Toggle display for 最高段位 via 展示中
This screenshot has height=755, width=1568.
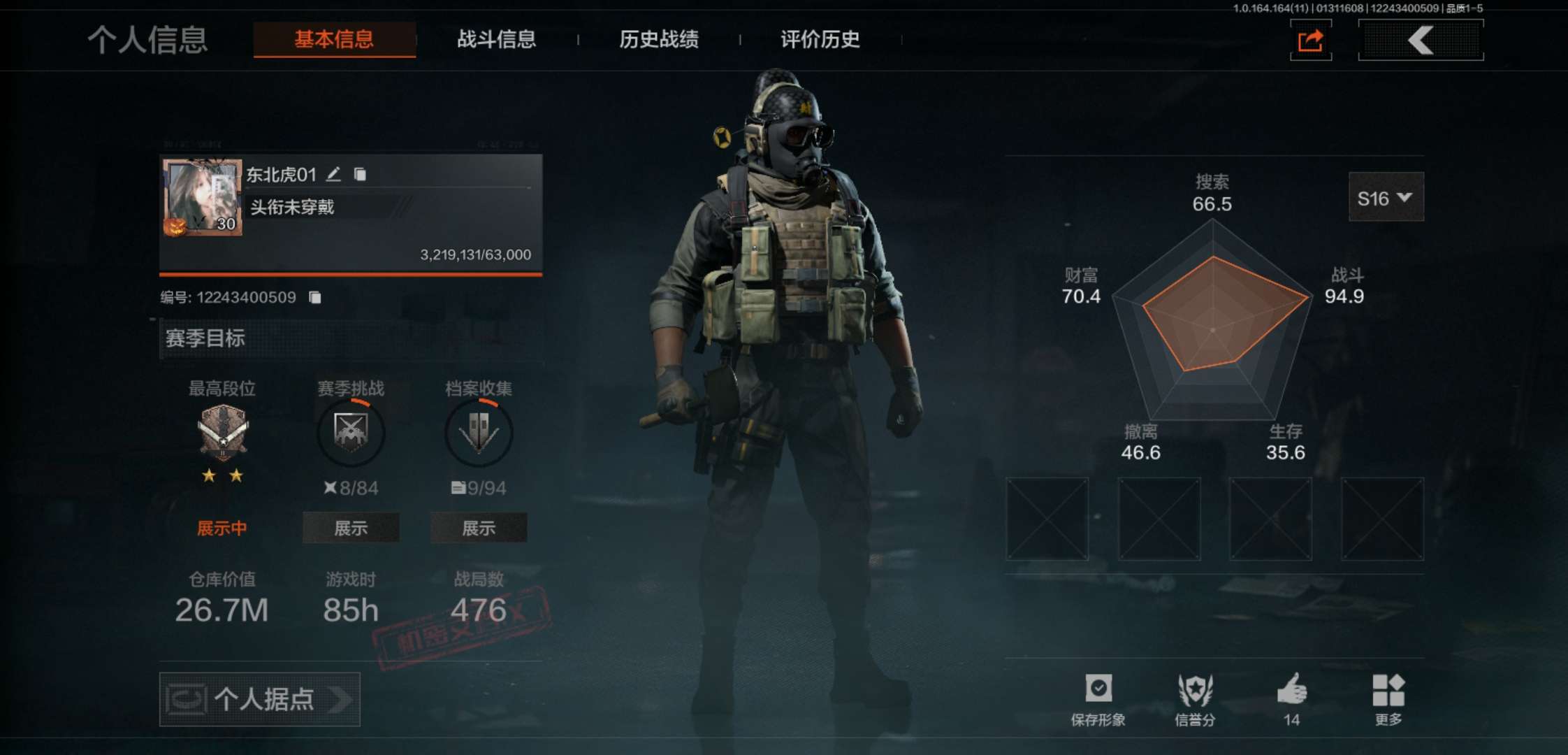[x=222, y=528]
